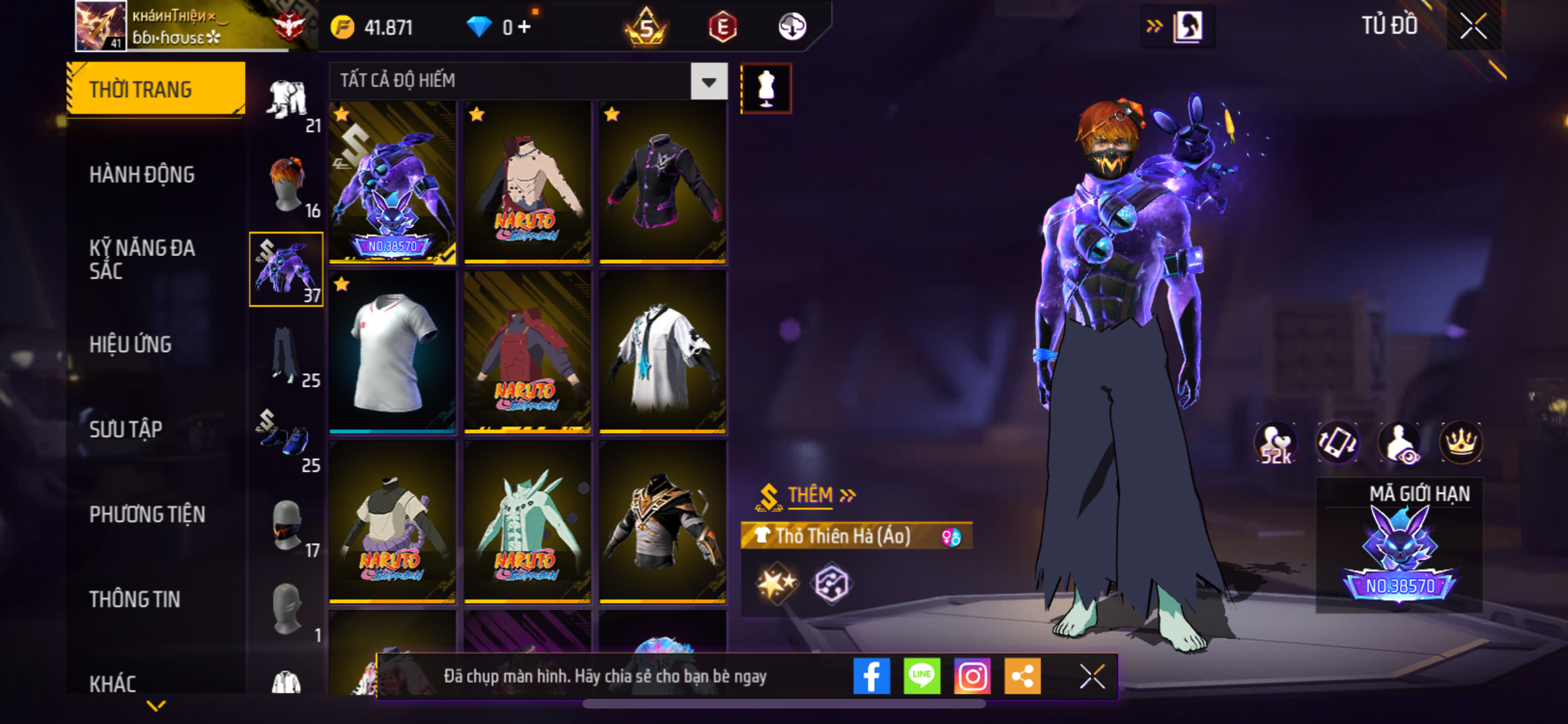Open the mannequin outfit preview button
Screen dimensions: 1568x724
click(766, 88)
